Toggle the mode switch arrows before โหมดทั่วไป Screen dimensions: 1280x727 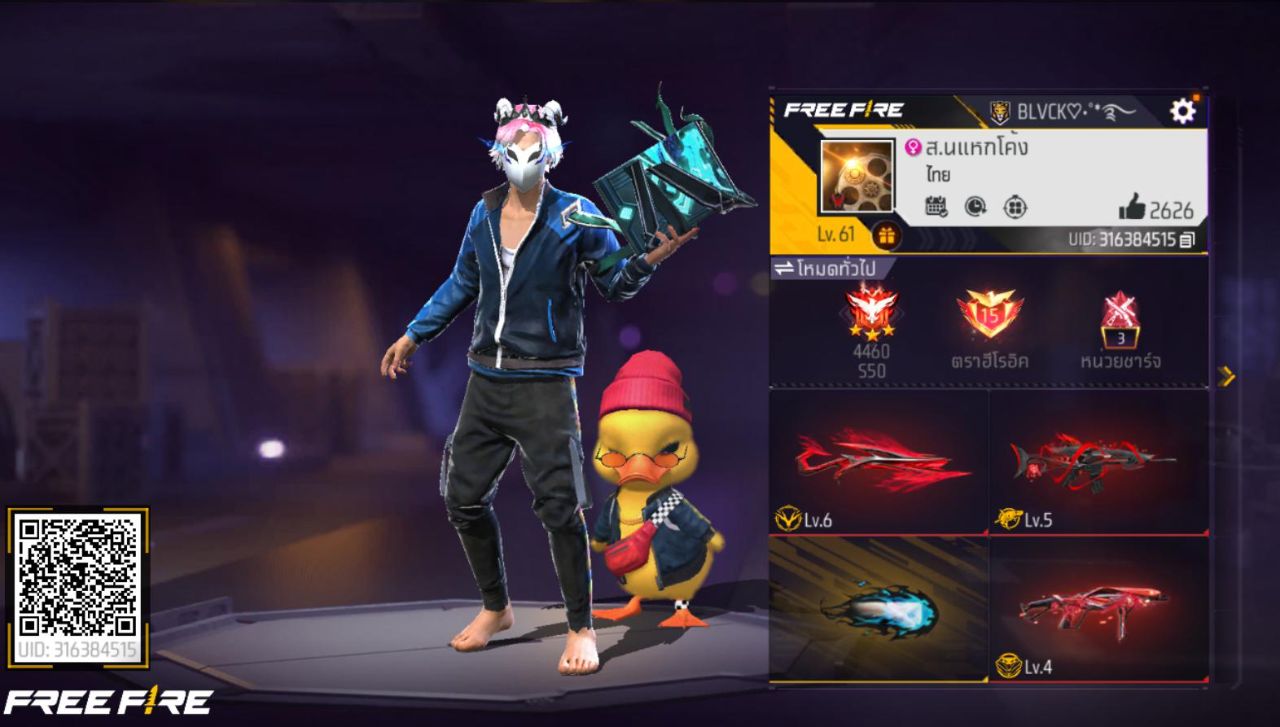coord(784,266)
